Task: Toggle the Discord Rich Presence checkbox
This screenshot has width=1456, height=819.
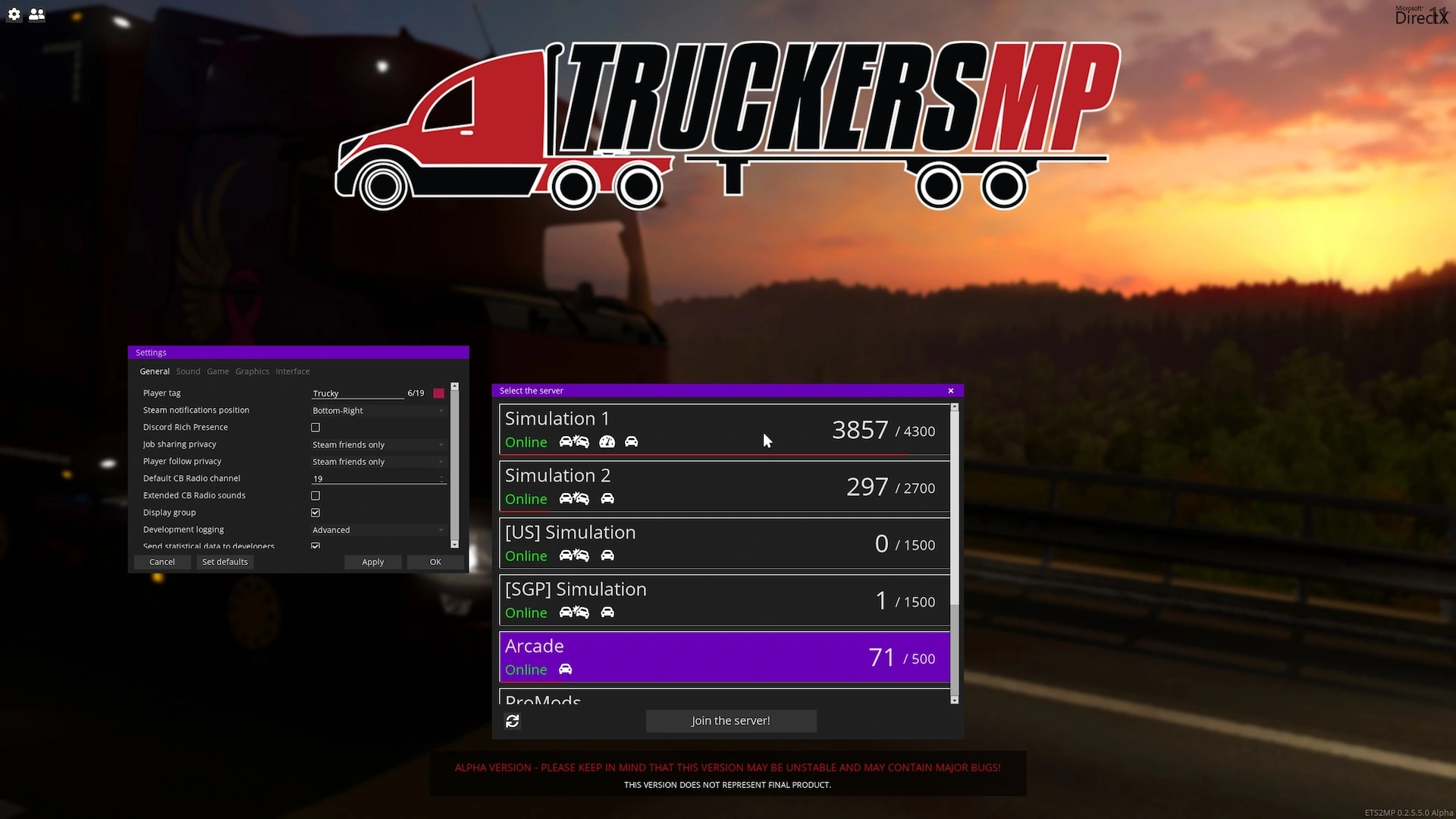Action: (x=315, y=428)
